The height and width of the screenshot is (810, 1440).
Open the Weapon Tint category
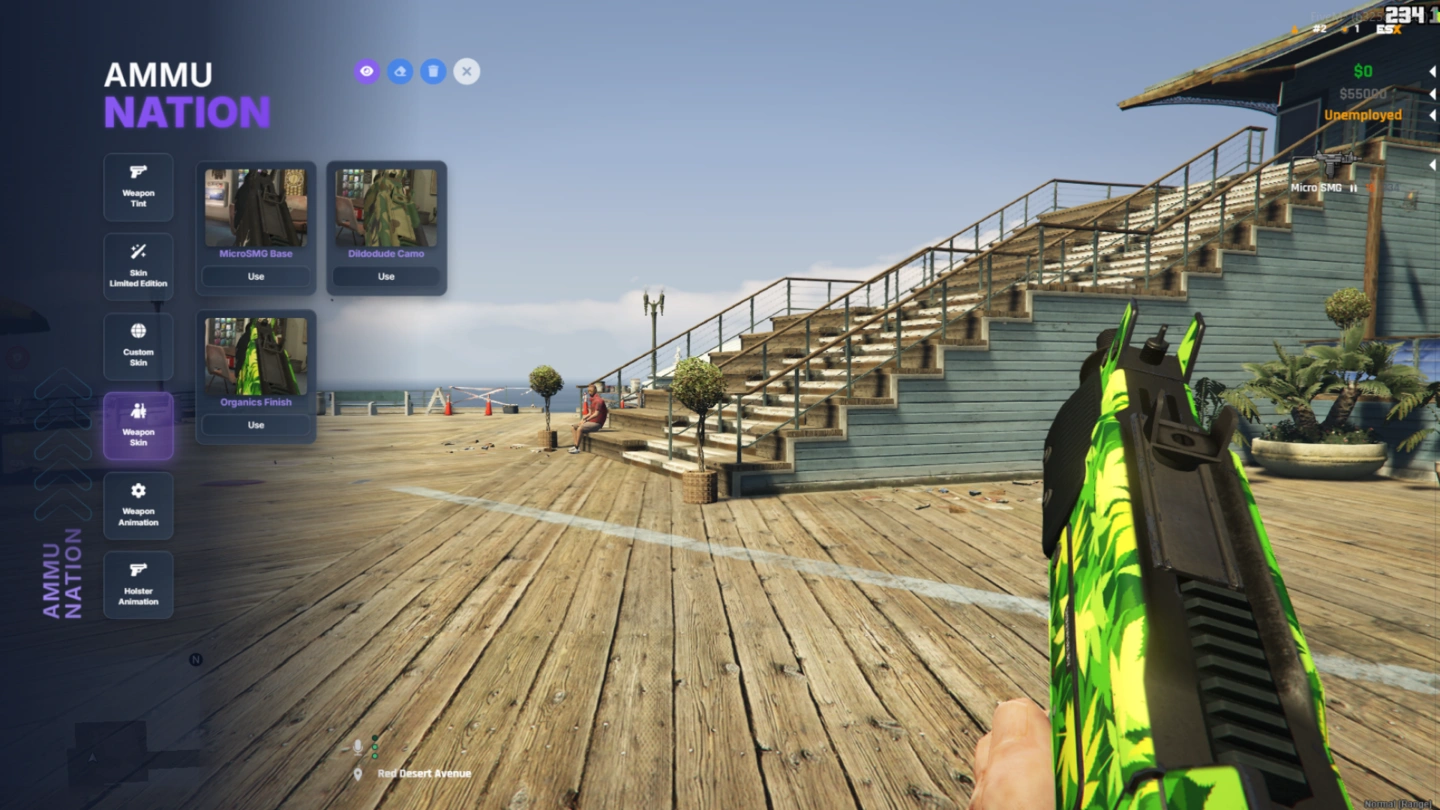[x=138, y=187]
